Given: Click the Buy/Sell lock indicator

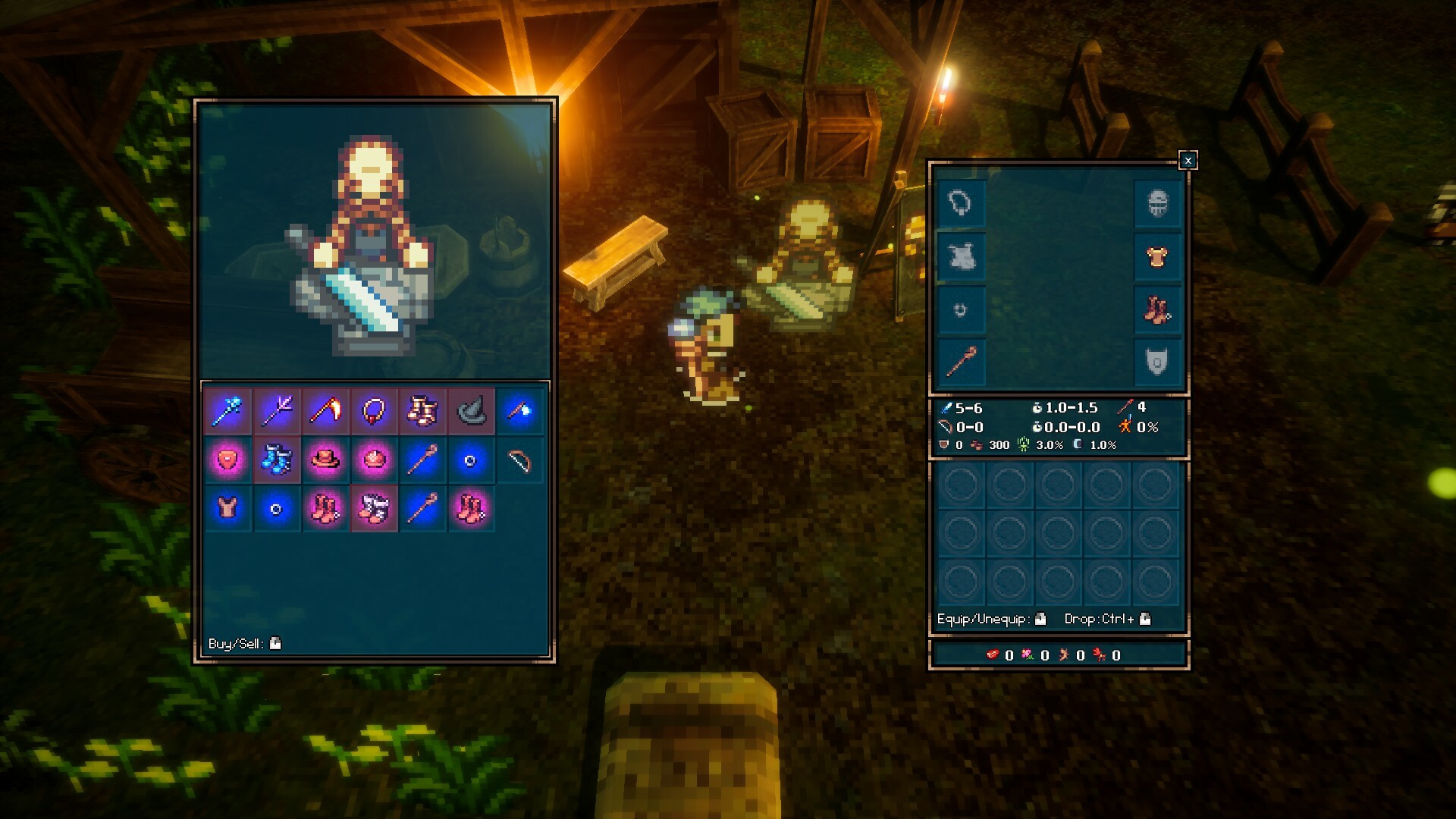Looking at the screenshot, I should [x=275, y=642].
